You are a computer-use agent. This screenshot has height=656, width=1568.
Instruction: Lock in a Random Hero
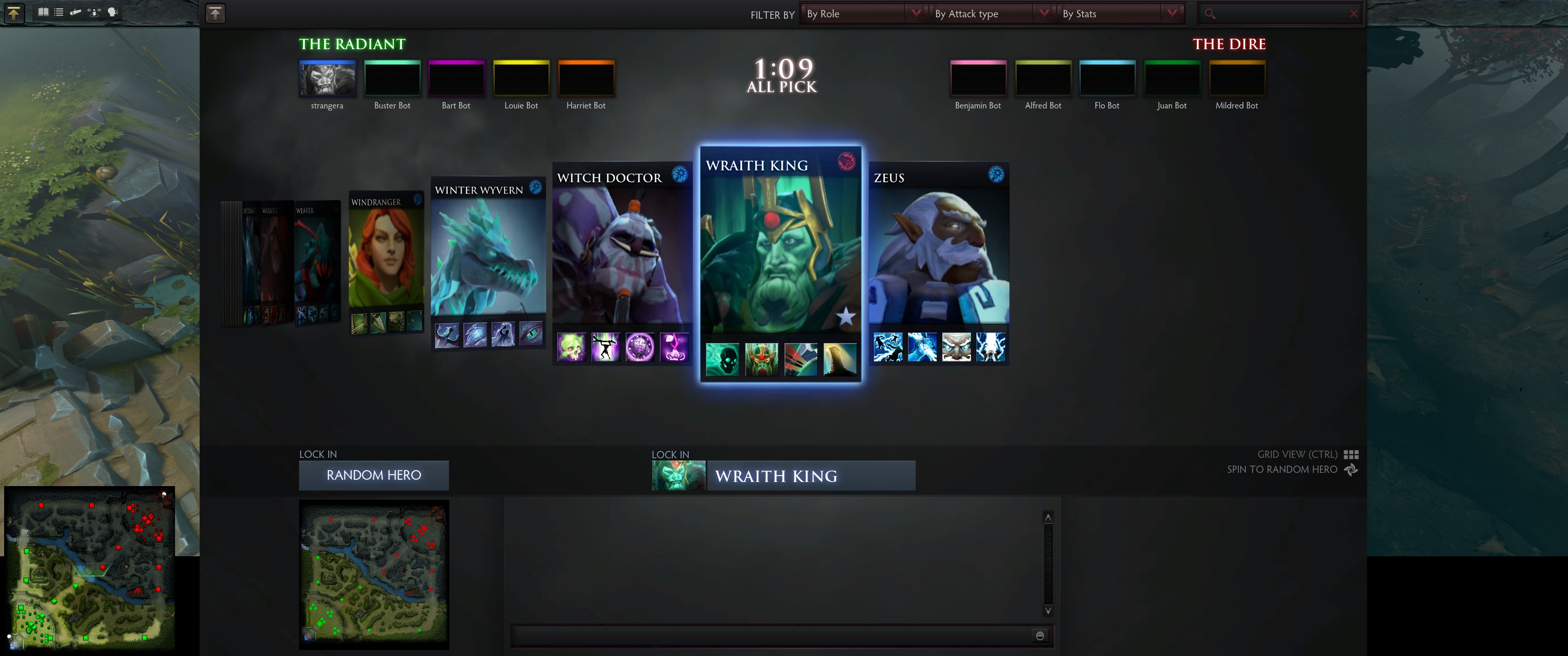pos(373,475)
